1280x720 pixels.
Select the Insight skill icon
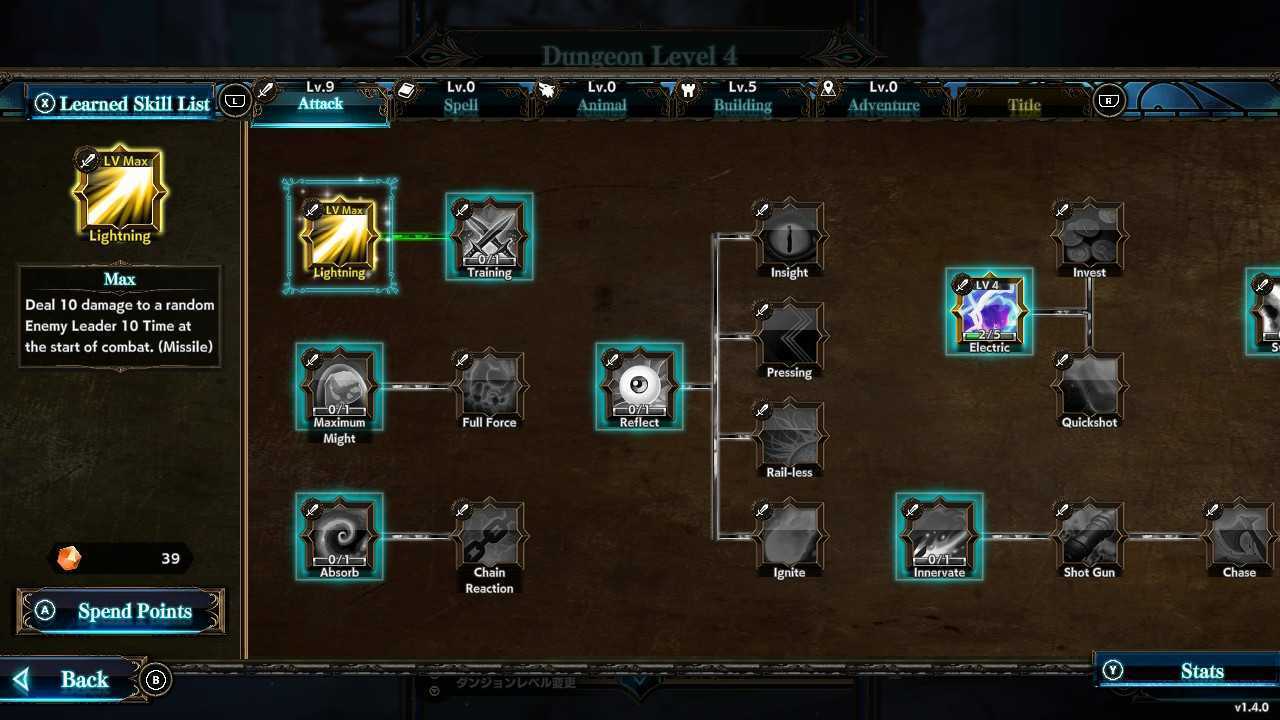tap(788, 238)
